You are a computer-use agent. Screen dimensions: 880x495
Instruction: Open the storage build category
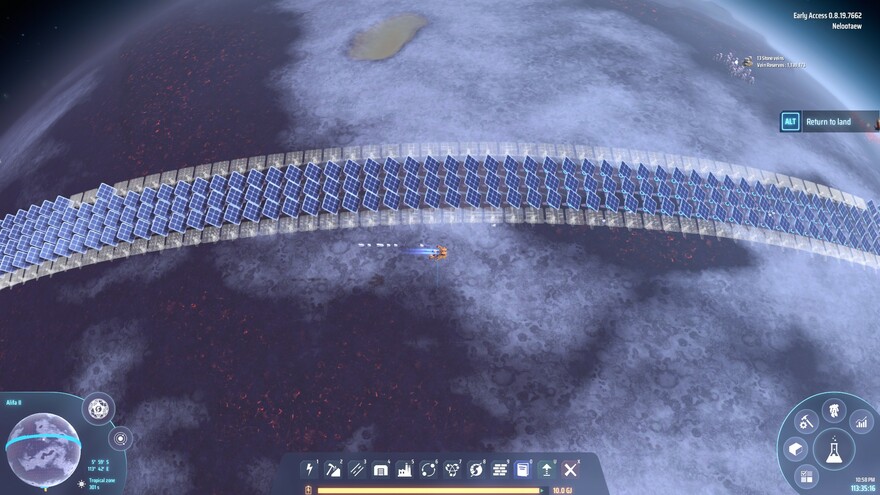[381, 469]
